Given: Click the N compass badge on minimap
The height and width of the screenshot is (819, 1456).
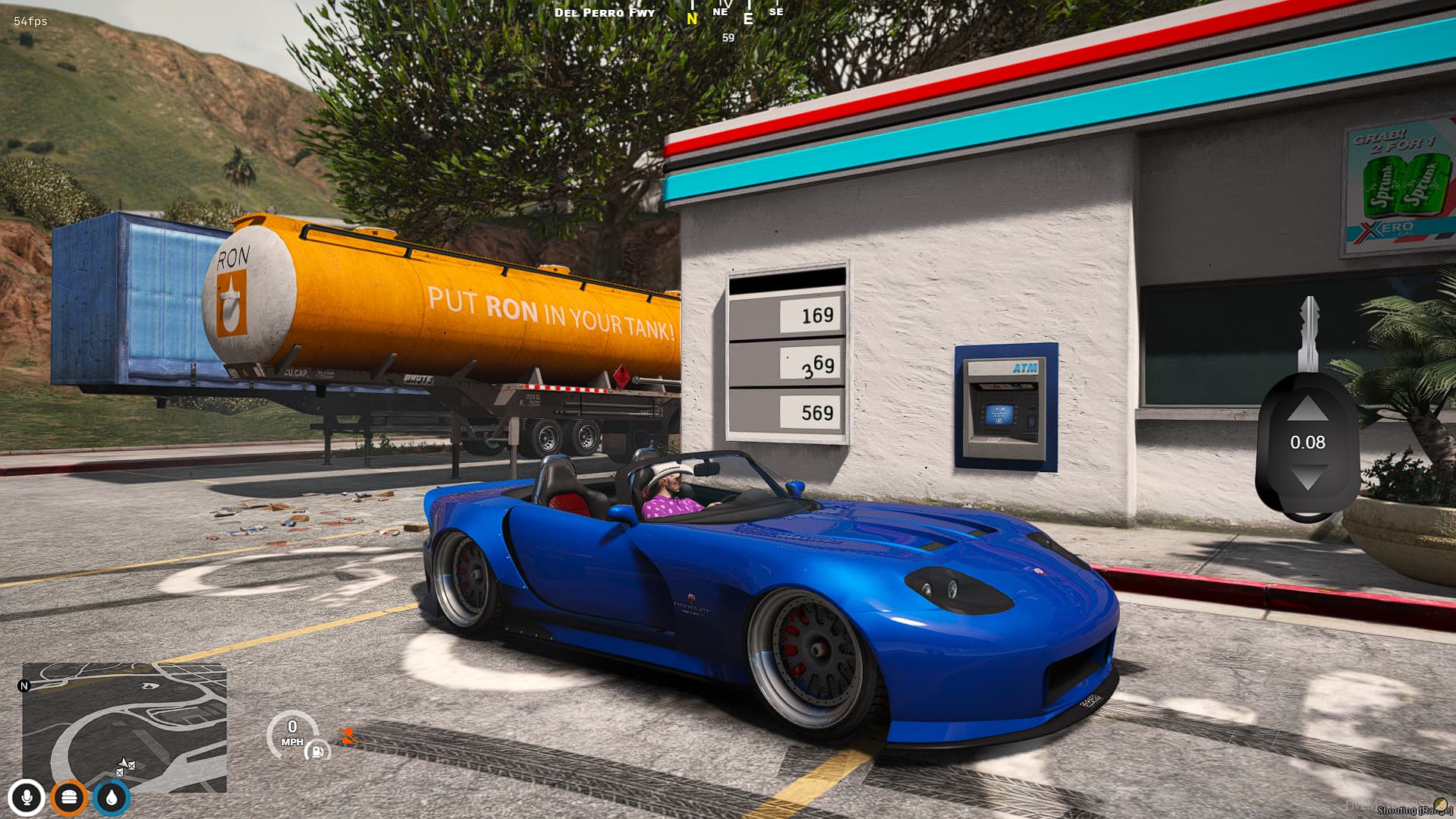Looking at the screenshot, I should click(x=24, y=686).
